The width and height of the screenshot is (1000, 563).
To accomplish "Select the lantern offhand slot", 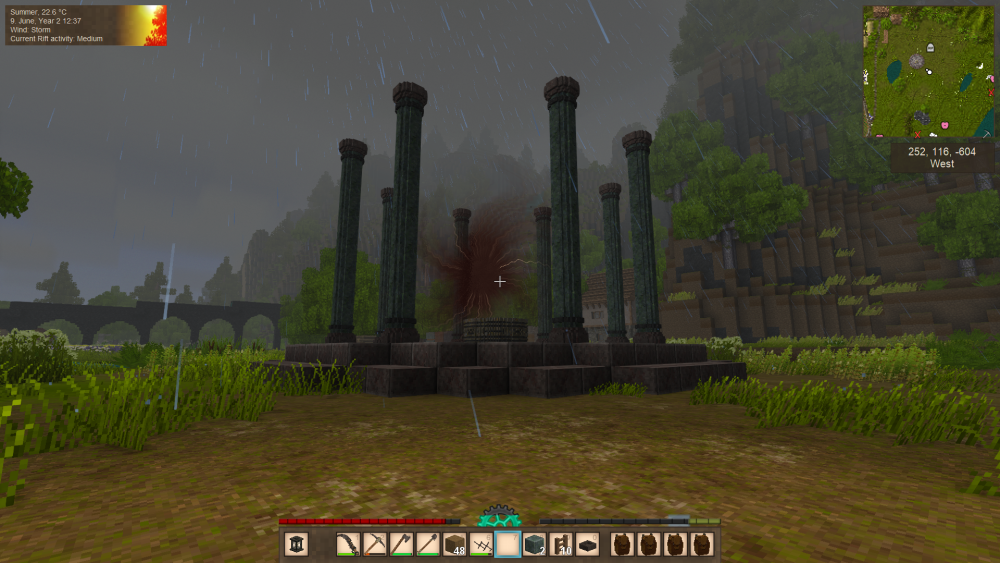I will [x=297, y=544].
